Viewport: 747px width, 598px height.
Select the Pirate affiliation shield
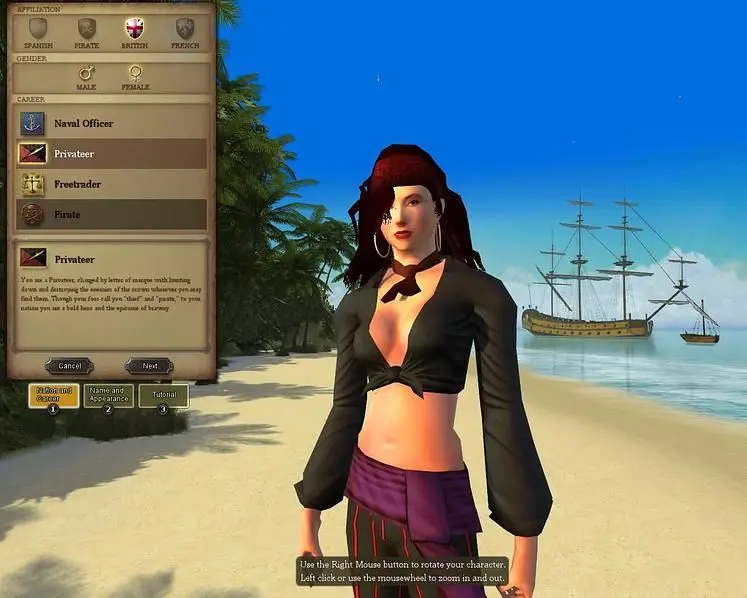87,28
